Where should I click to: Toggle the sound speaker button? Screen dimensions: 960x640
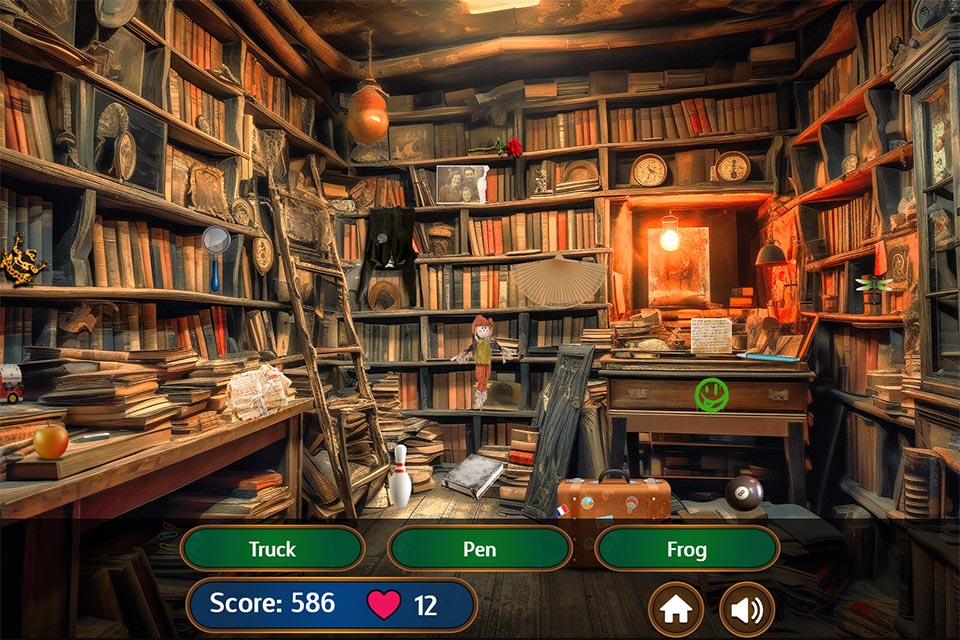746,609
